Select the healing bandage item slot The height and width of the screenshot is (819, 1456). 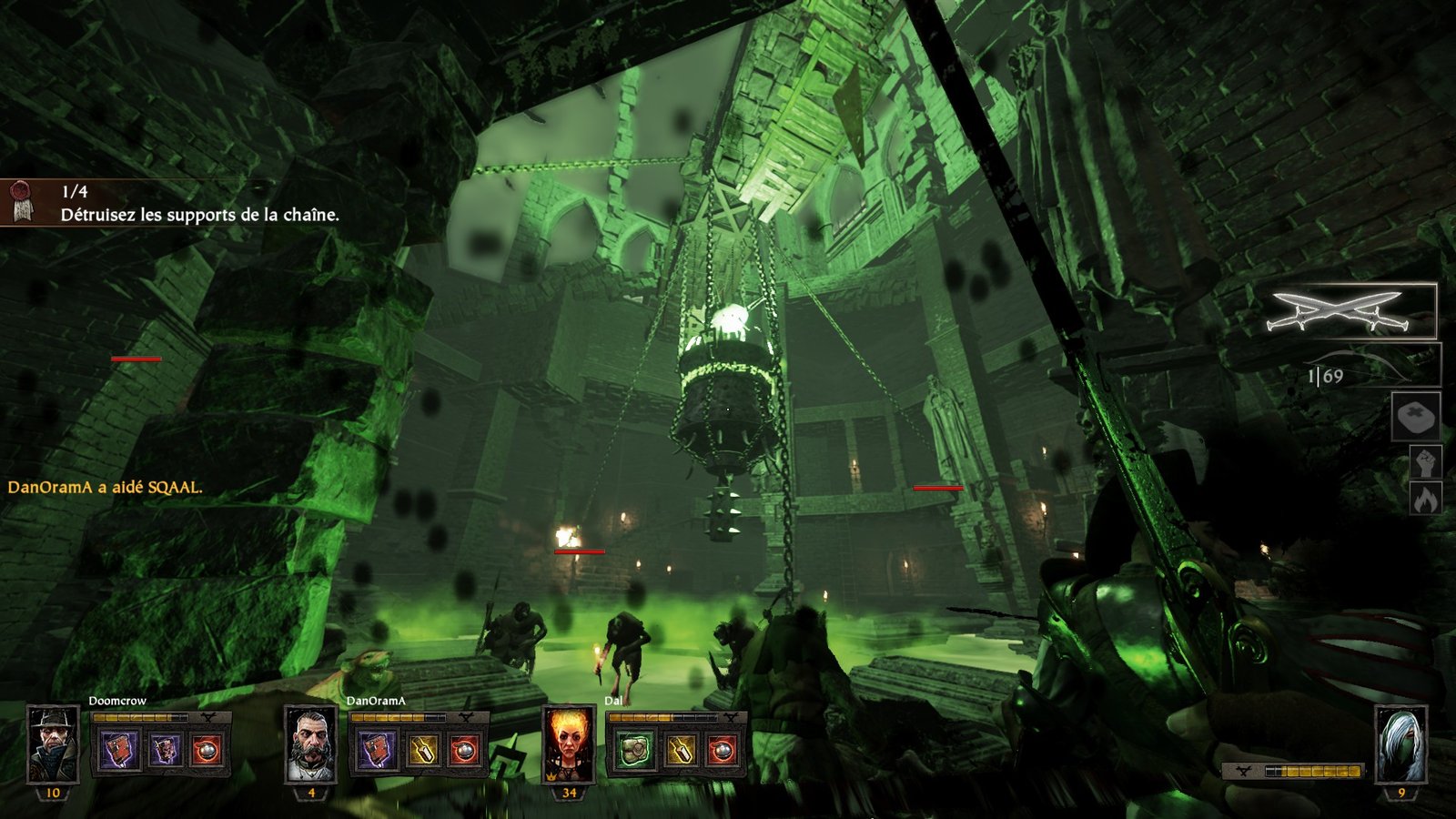1415,418
